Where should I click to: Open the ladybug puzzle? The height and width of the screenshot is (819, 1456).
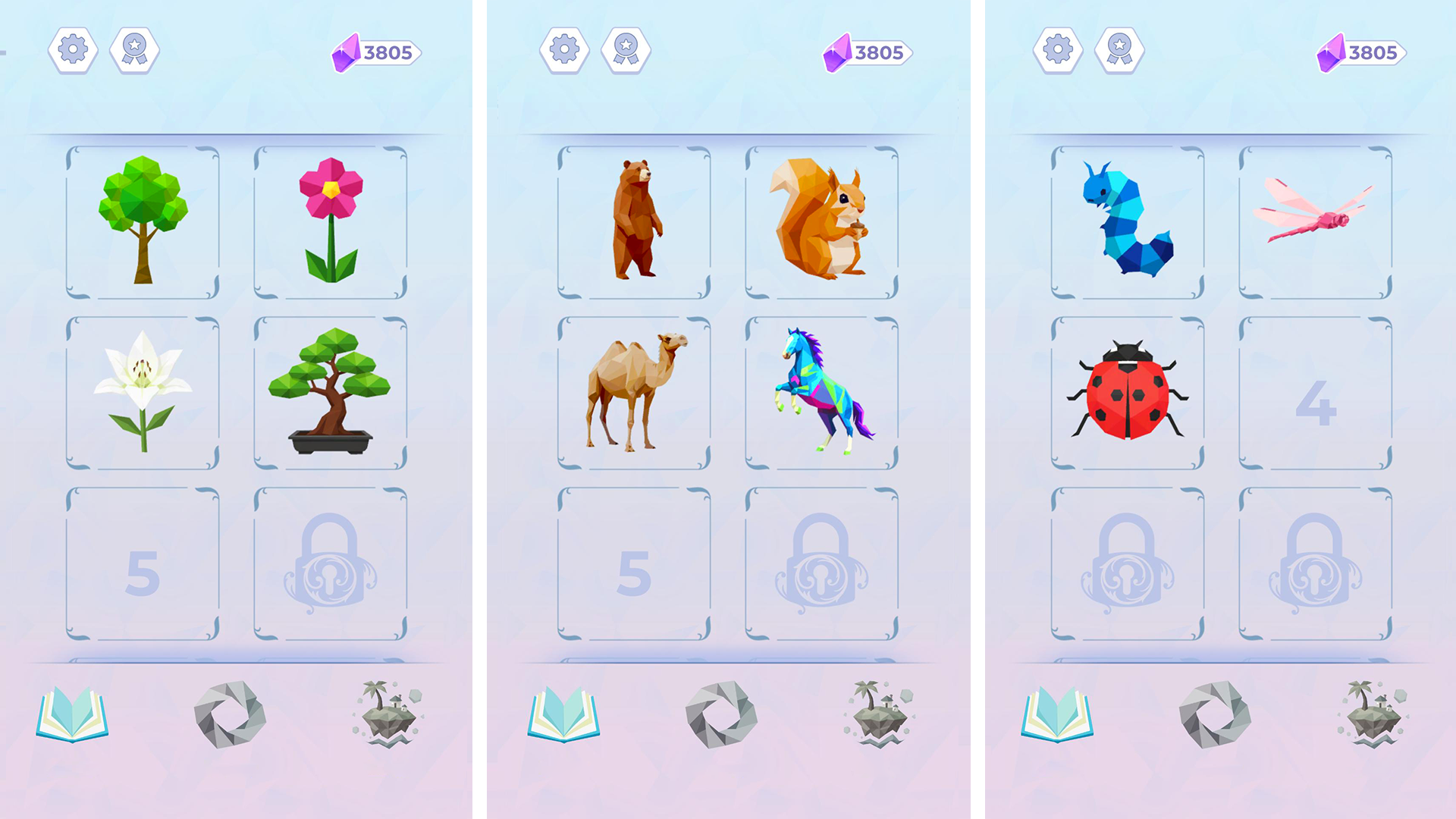[1127, 391]
